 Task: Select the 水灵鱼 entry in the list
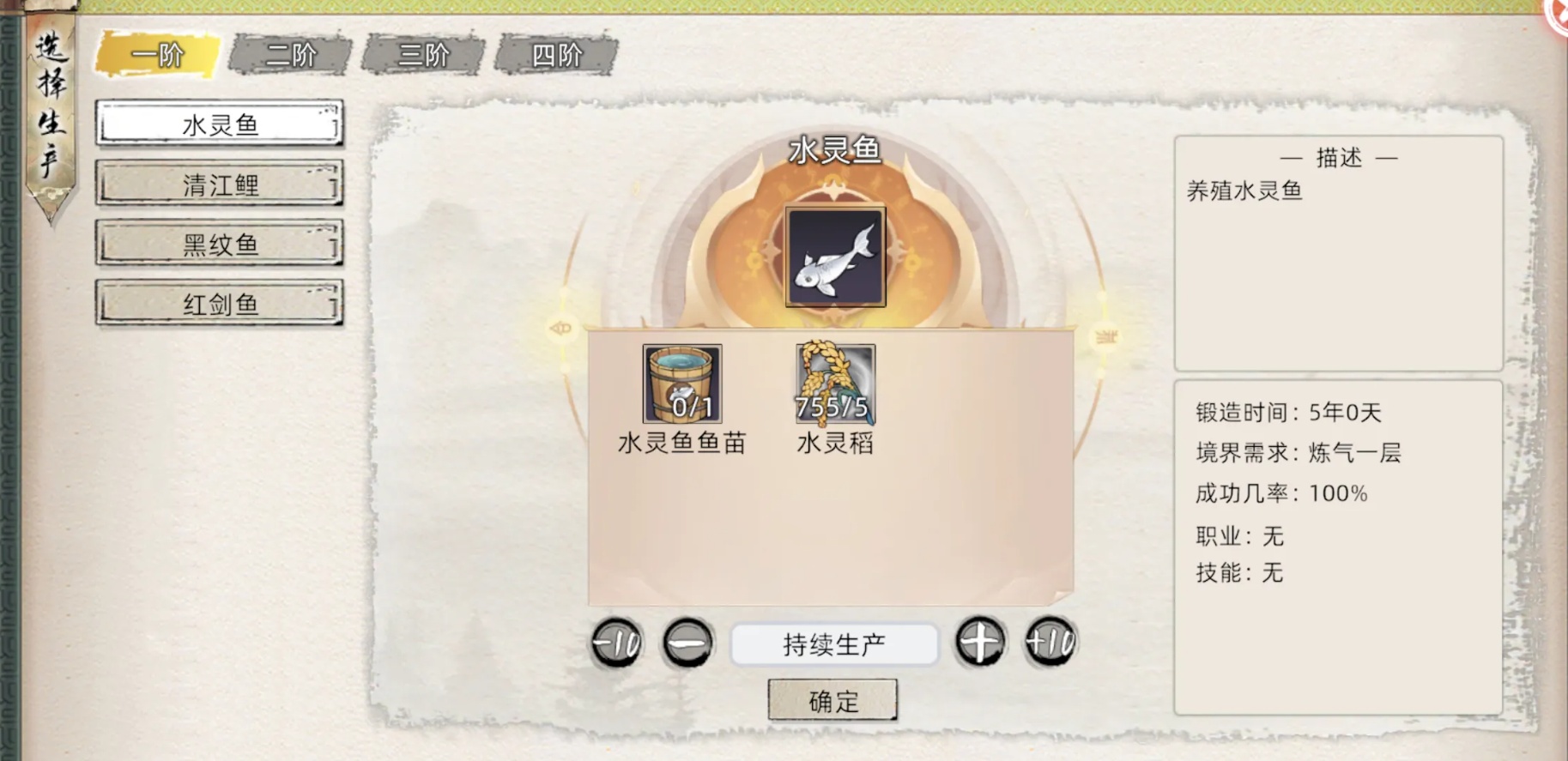pos(219,124)
